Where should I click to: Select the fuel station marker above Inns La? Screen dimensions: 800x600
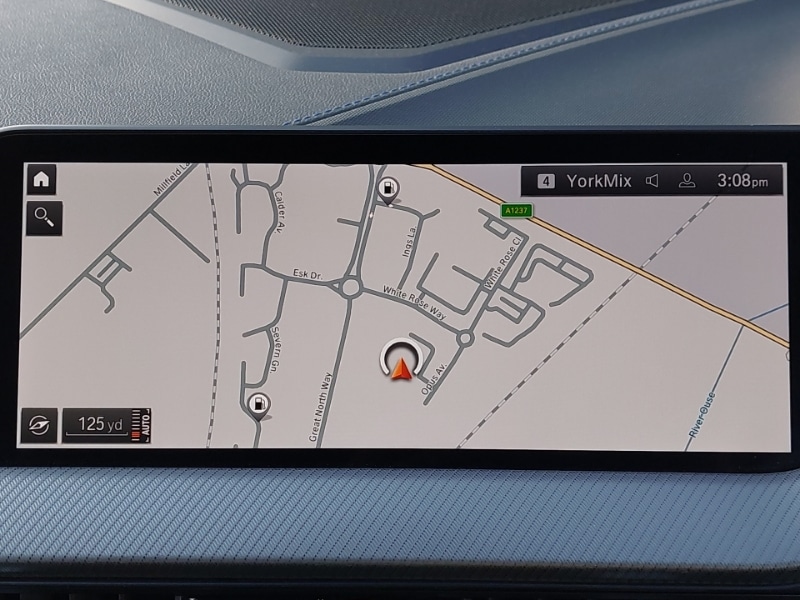[x=386, y=188]
